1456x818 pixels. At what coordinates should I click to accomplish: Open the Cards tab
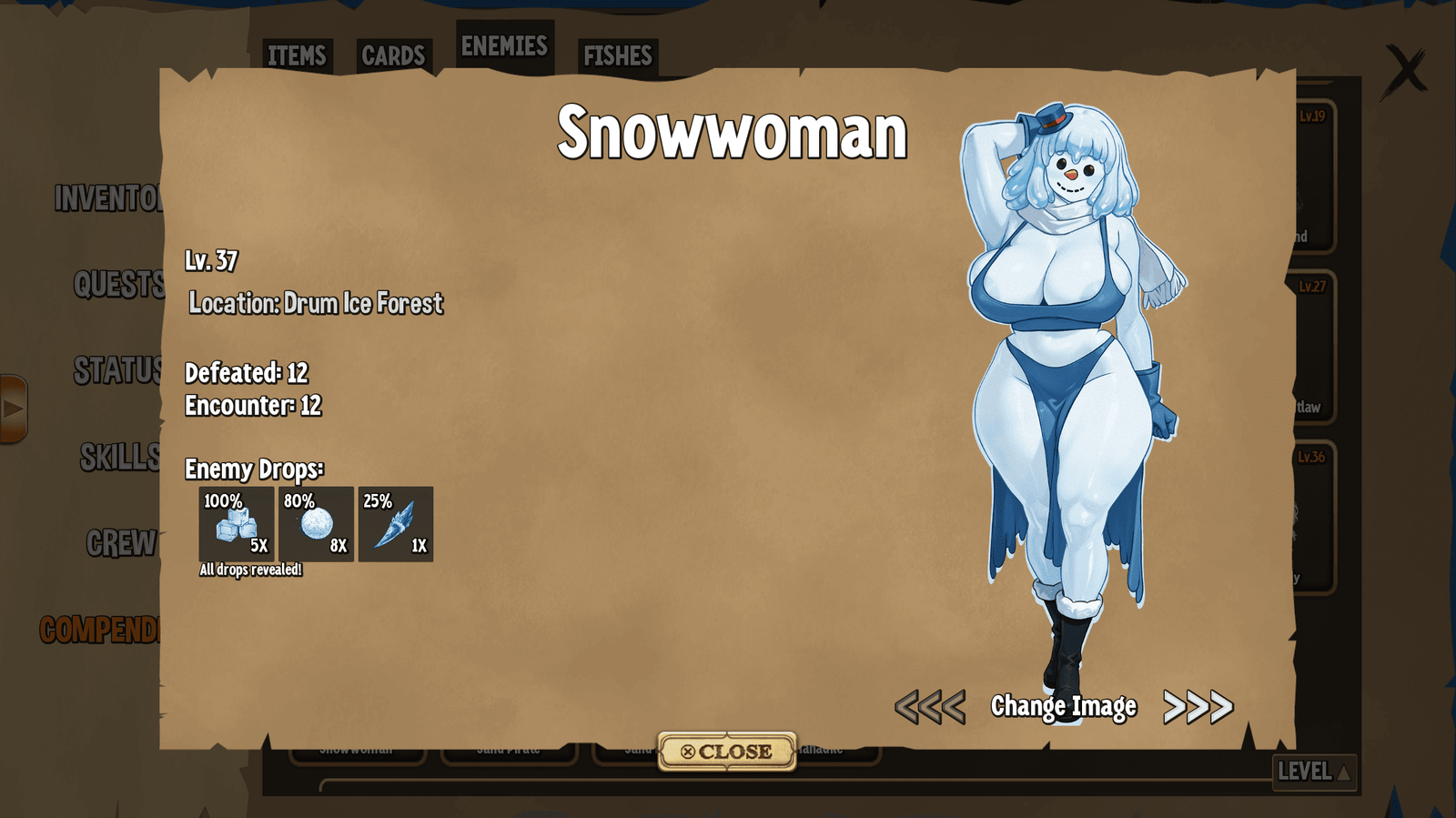pyautogui.click(x=393, y=56)
